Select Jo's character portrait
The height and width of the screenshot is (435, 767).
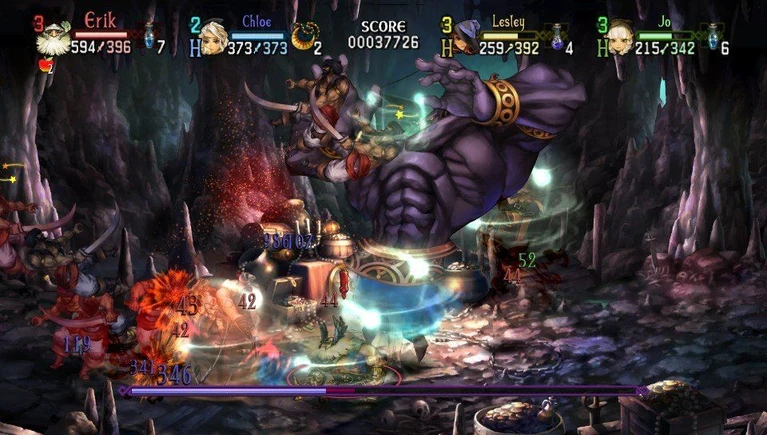(621, 39)
